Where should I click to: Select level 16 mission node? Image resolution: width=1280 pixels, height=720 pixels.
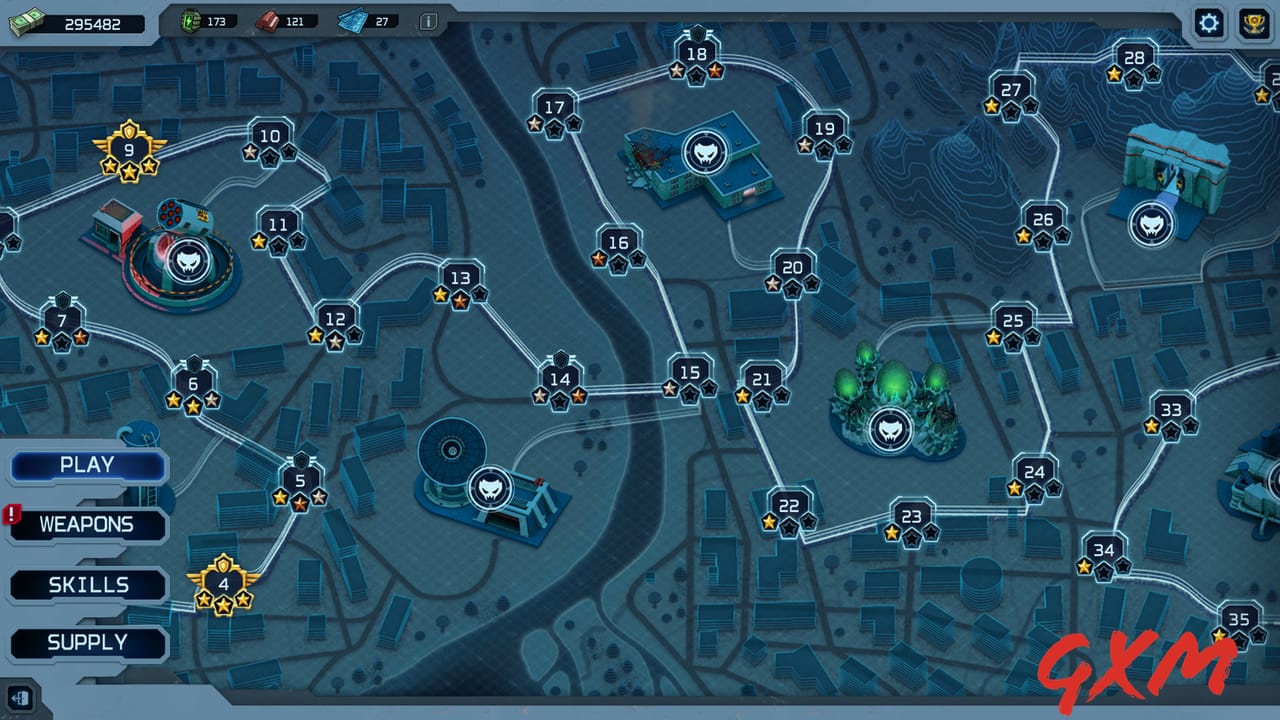pyautogui.click(x=619, y=244)
